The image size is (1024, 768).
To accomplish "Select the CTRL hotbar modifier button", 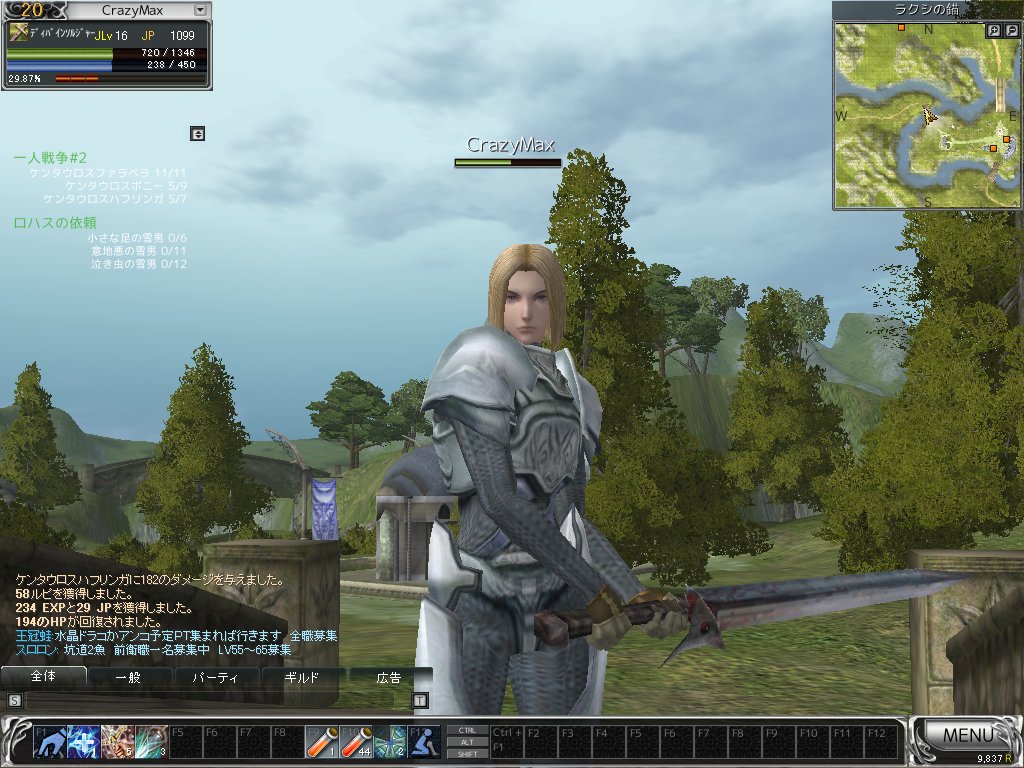I will tap(467, 730).
